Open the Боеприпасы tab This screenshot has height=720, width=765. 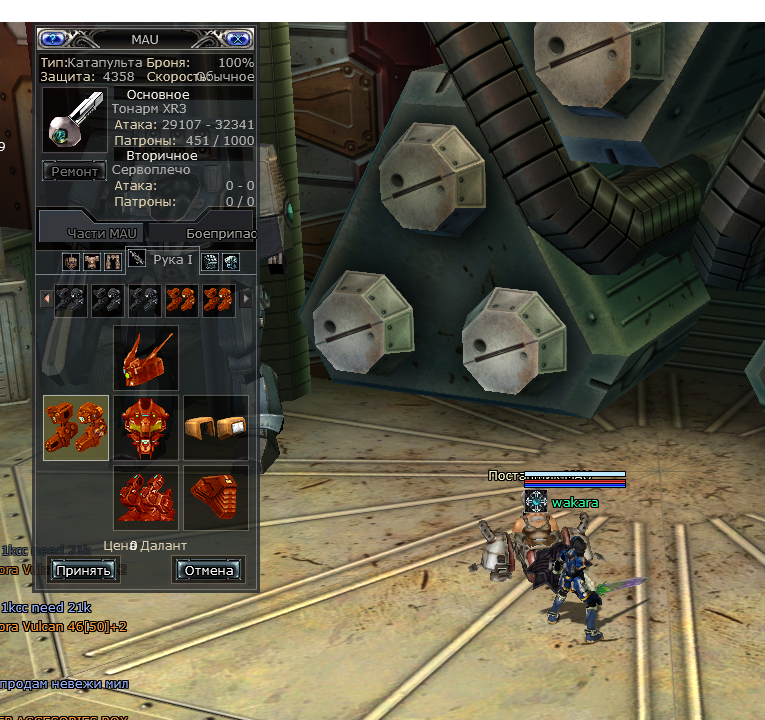click(221, 233)
